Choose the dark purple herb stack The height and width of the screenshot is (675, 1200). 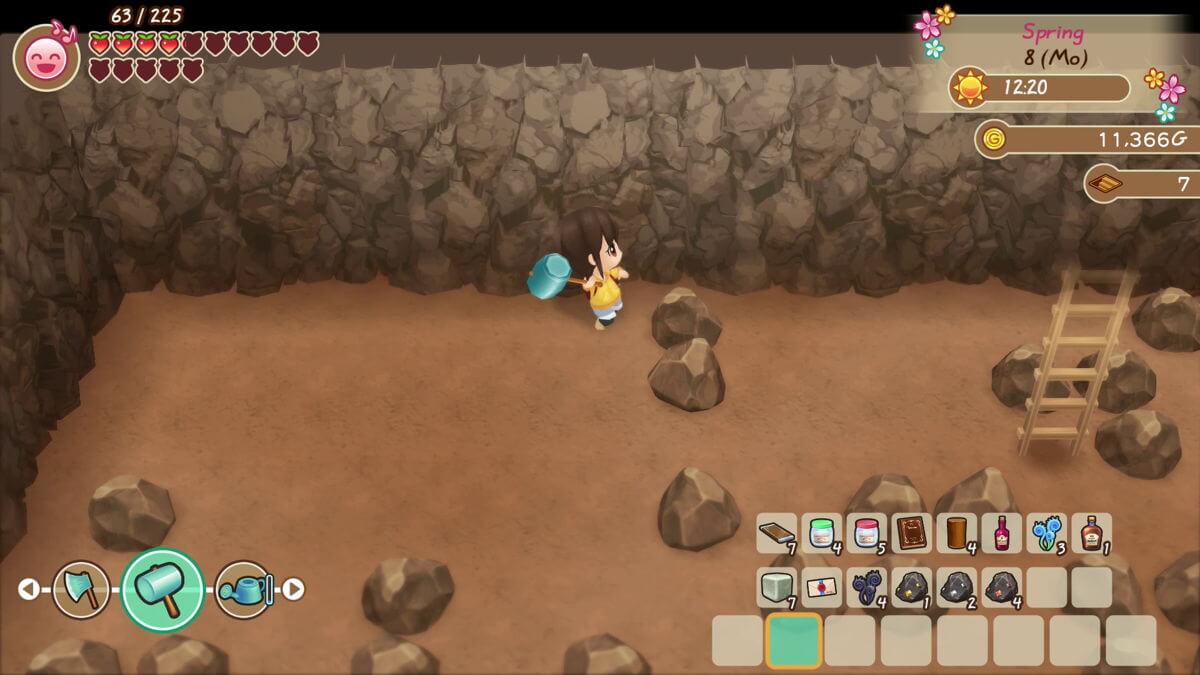[867, 588]
